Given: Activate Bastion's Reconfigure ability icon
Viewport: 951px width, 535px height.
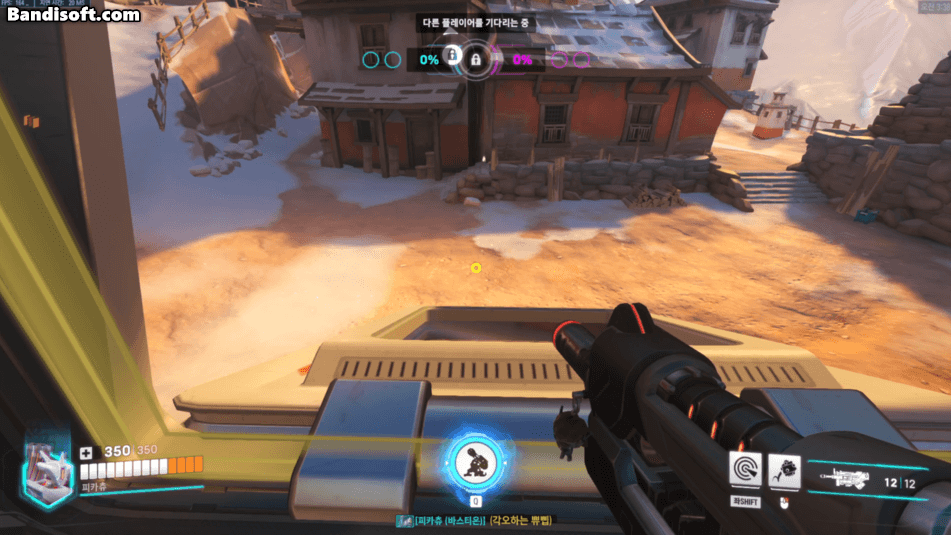Looking at the screenshot, I should pos(744,470).
